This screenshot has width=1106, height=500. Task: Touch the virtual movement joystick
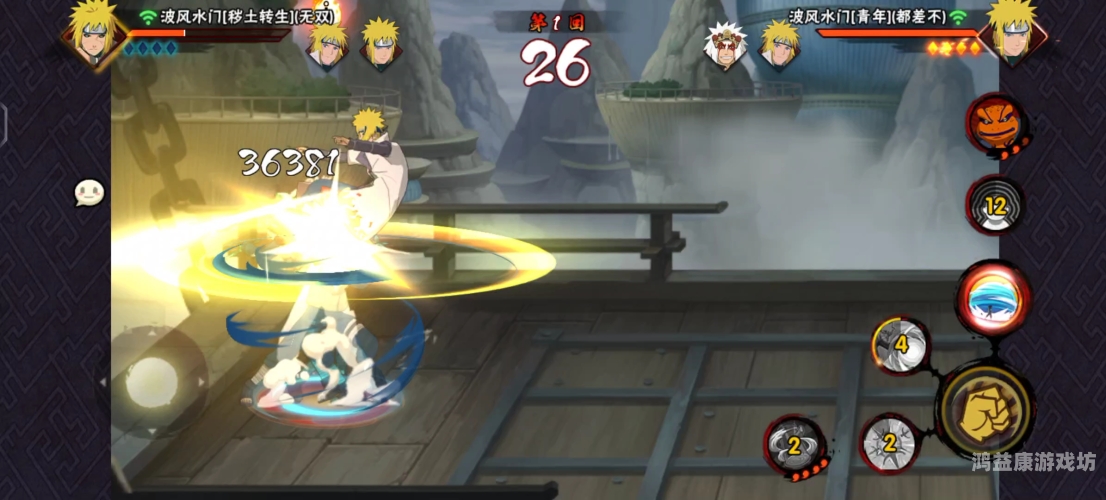pyautogui.click(x=152, y=382)
